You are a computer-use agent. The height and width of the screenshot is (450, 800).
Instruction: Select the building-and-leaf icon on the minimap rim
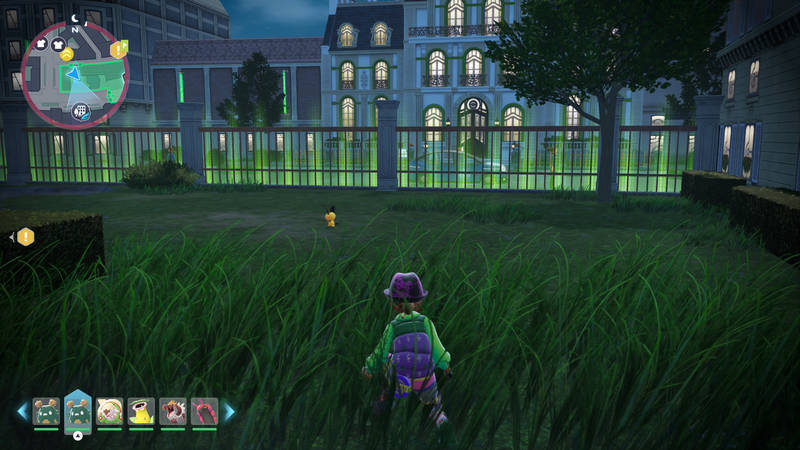(79, 110)
